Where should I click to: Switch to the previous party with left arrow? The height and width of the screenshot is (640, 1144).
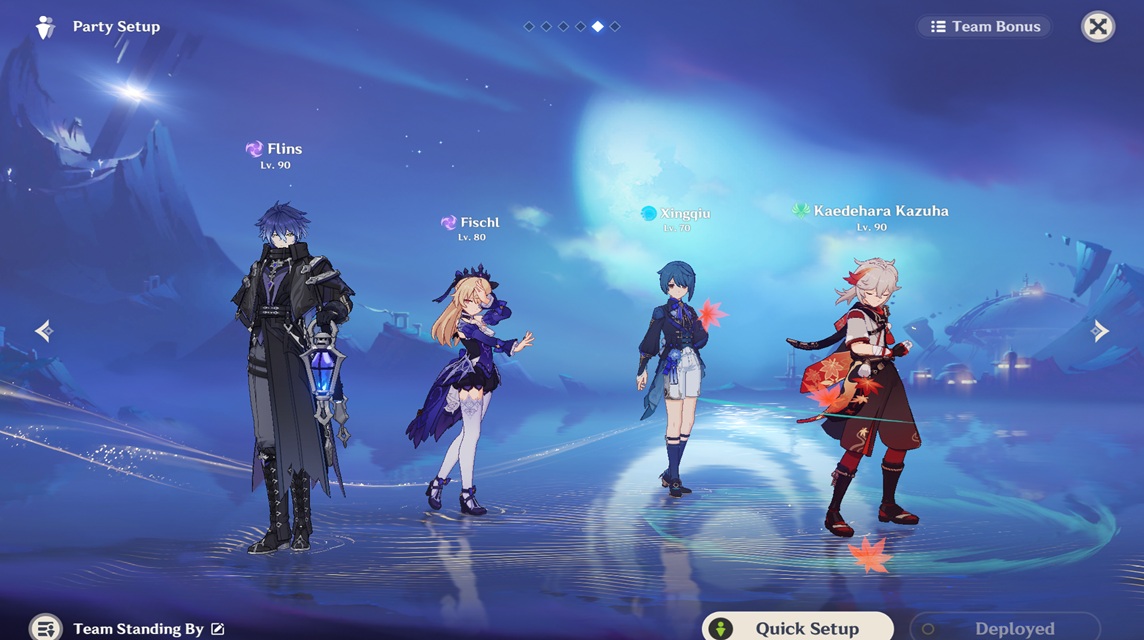[44, 331]
